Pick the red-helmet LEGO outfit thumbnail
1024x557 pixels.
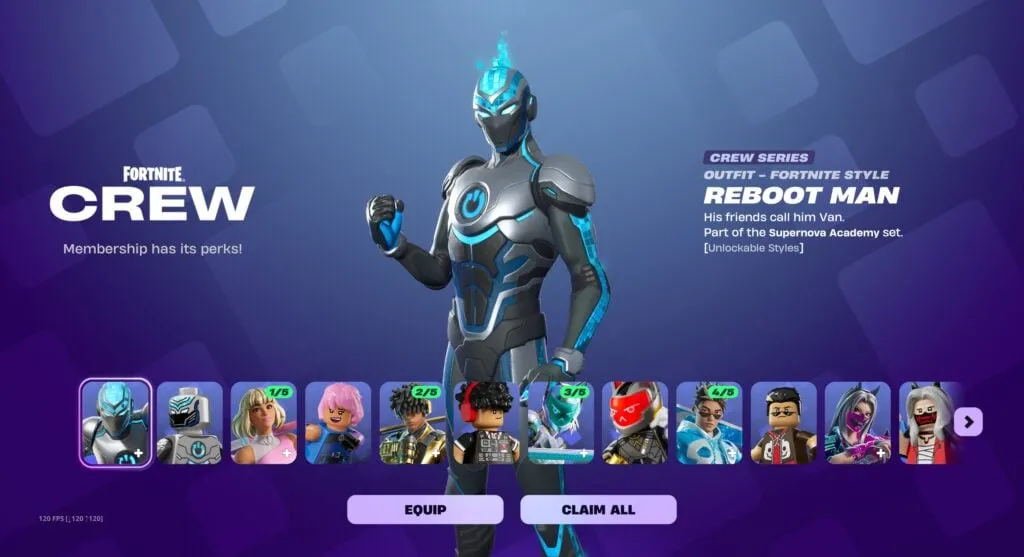pyautogui.click(x=635, y=423)
